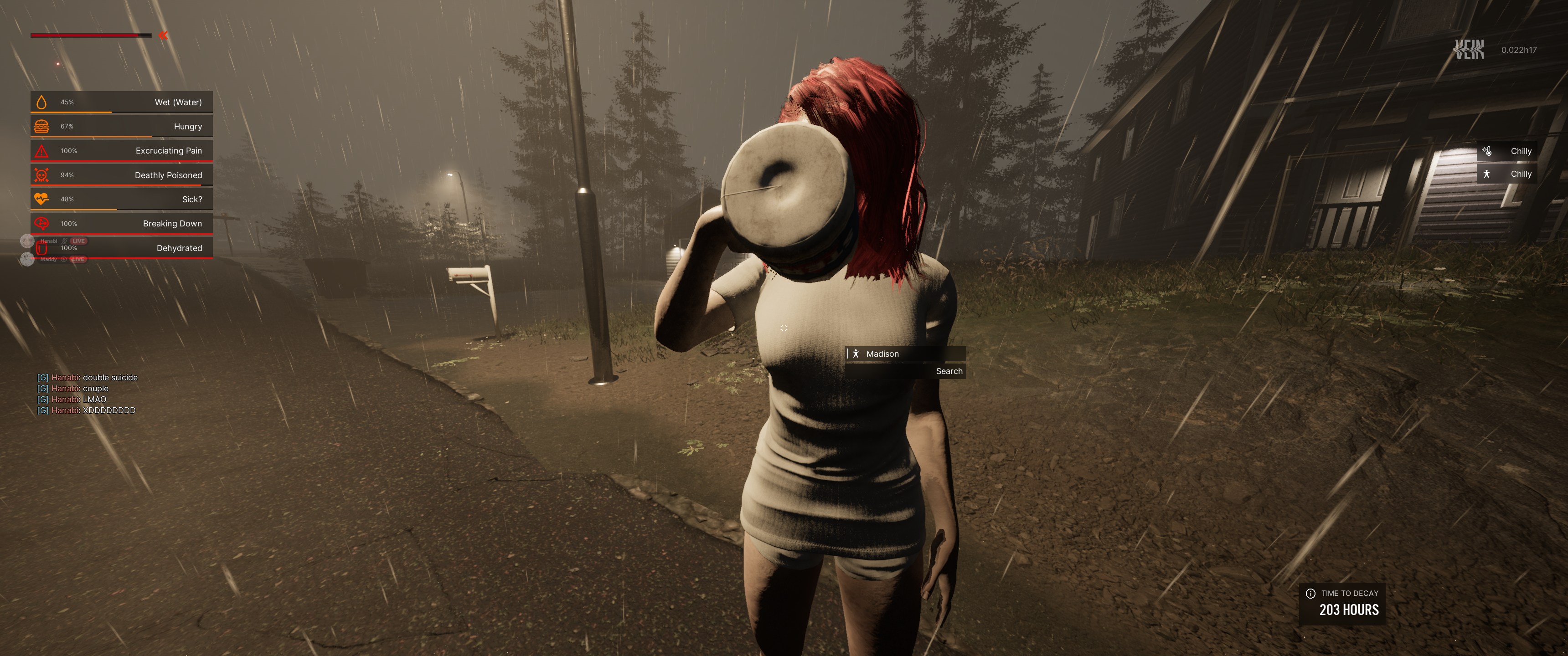1568x656 pixels.
Task: Collapse the status panel with the red chevrons
Action: coord(163,35)
